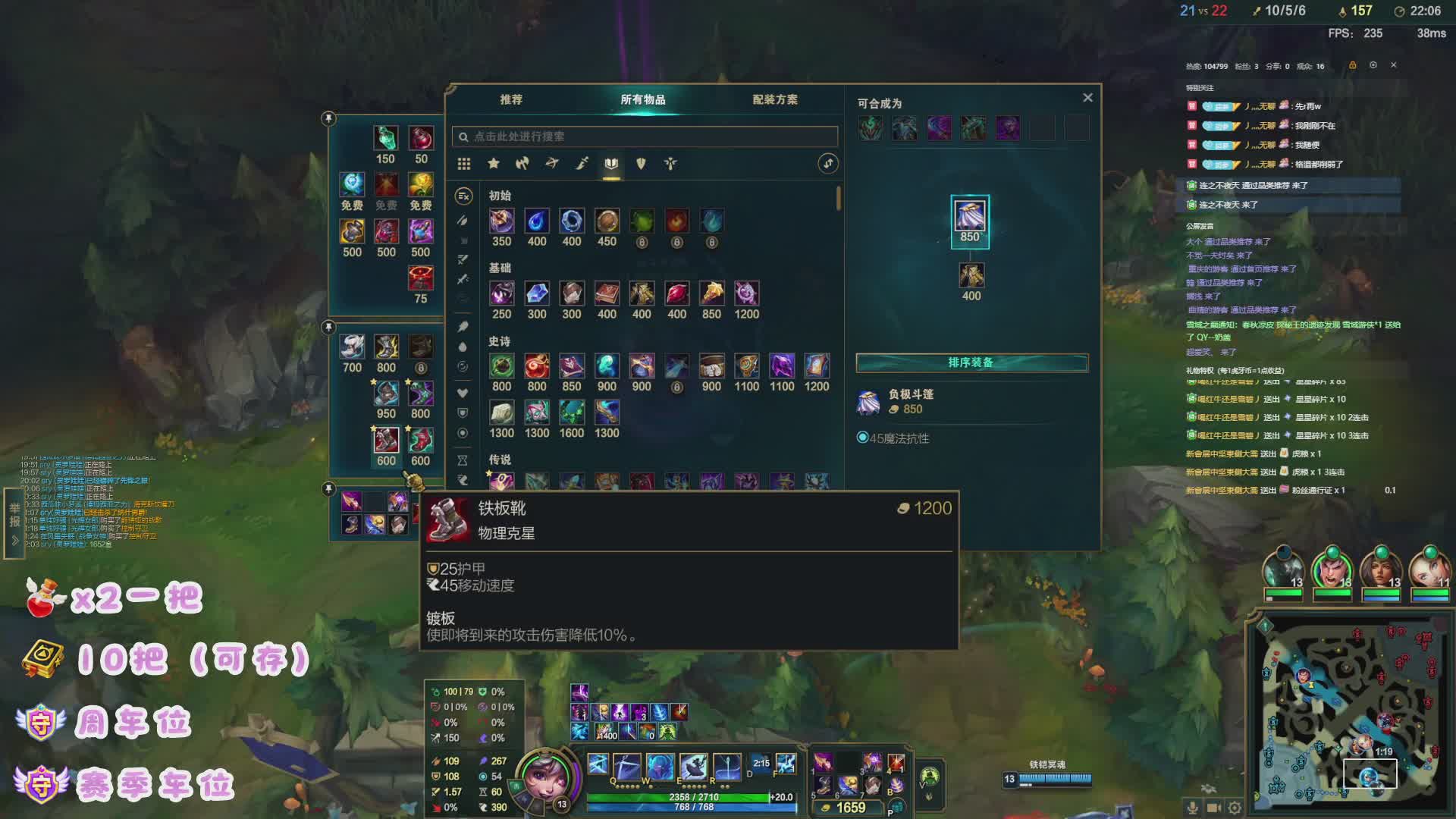Open the 配装方案 tab

pyautogui.click(x=774, y=99)
